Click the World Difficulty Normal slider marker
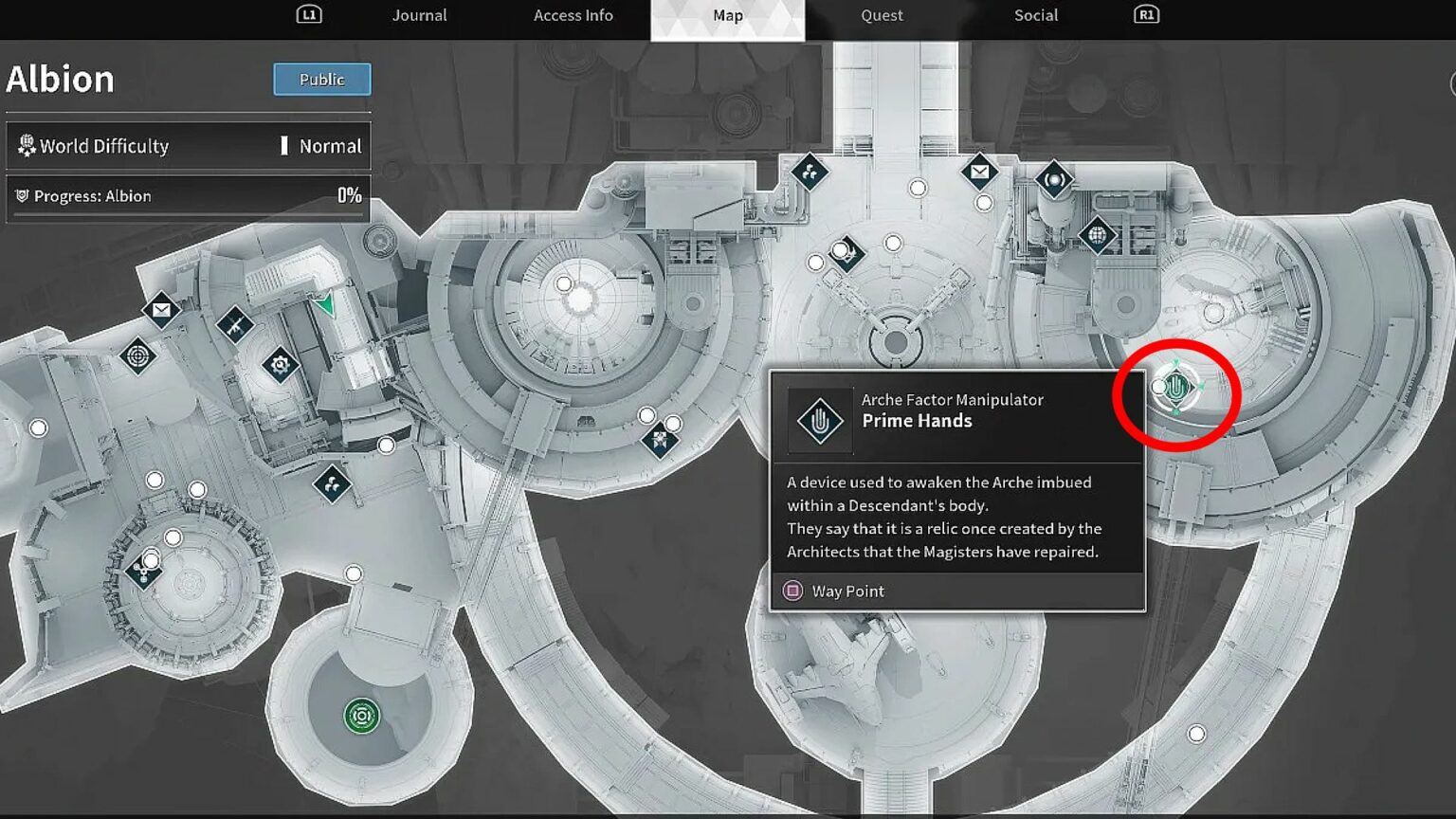The image size is (1456, 819). tap(286, 146)
